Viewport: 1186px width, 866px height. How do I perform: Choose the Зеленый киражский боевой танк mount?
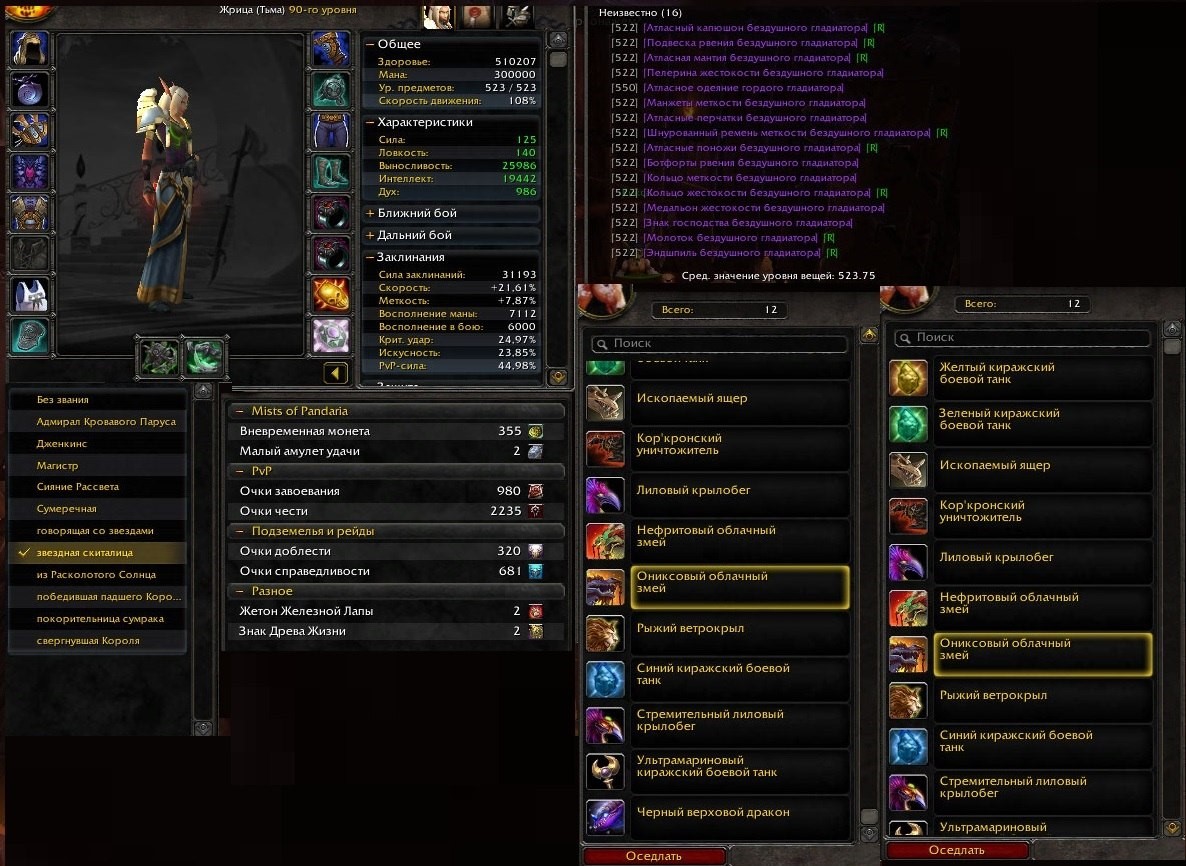point(999,419)
